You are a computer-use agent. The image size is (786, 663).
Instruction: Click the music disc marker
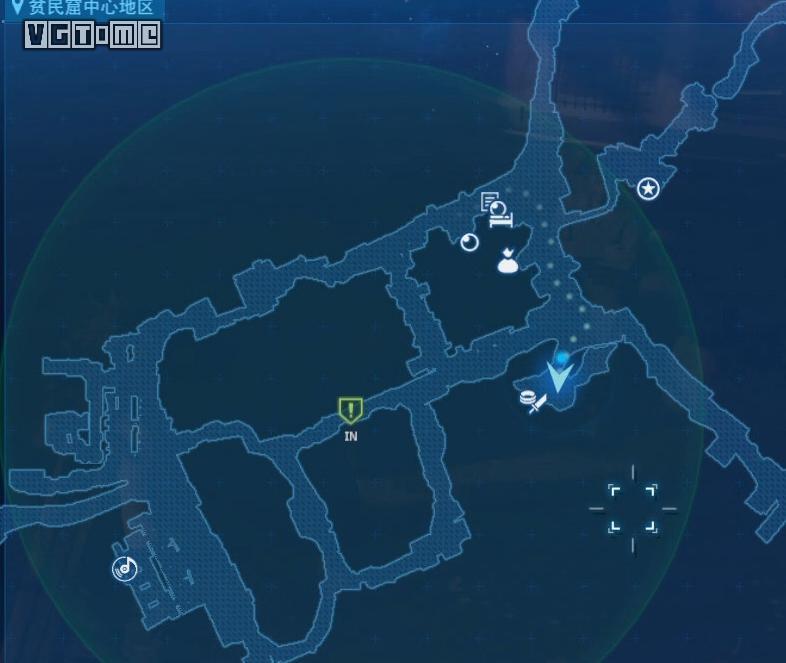click(124, 569)
